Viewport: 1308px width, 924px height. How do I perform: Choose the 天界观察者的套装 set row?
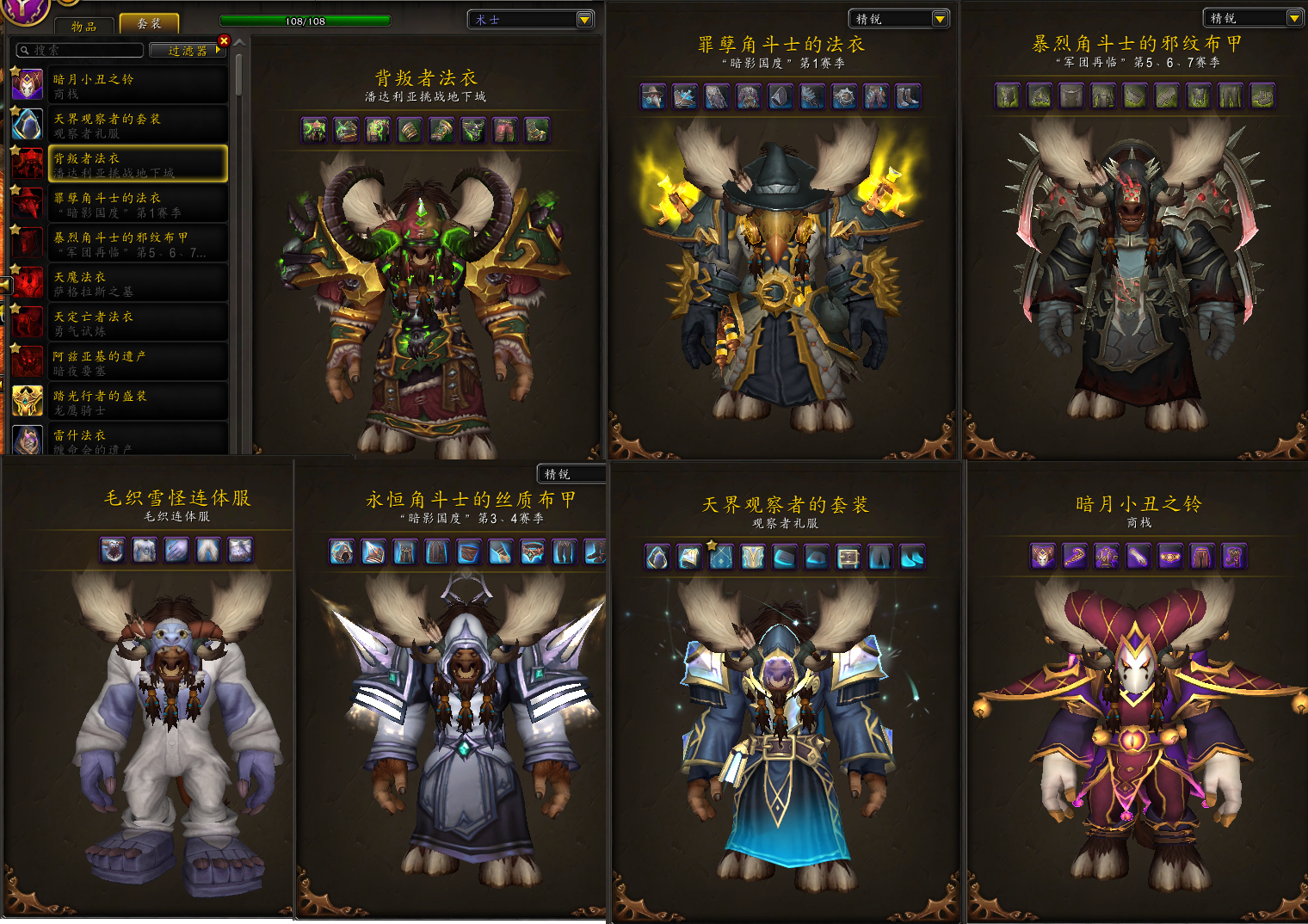click(x=138, y=125)
